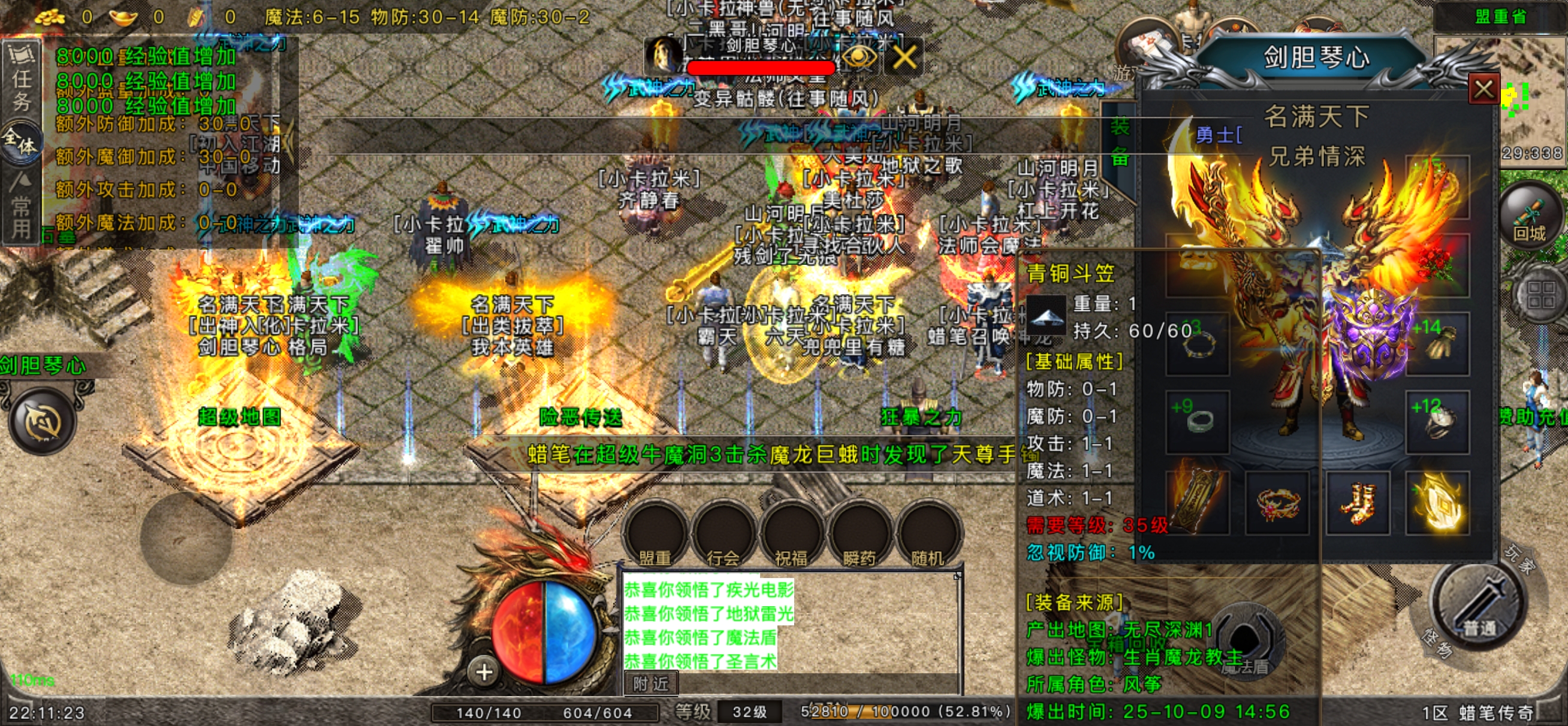The height and width of the screenshot is (726, 1568).
Task: Activate the 盟重 quick slot
Action: click(x=655, y=536)
